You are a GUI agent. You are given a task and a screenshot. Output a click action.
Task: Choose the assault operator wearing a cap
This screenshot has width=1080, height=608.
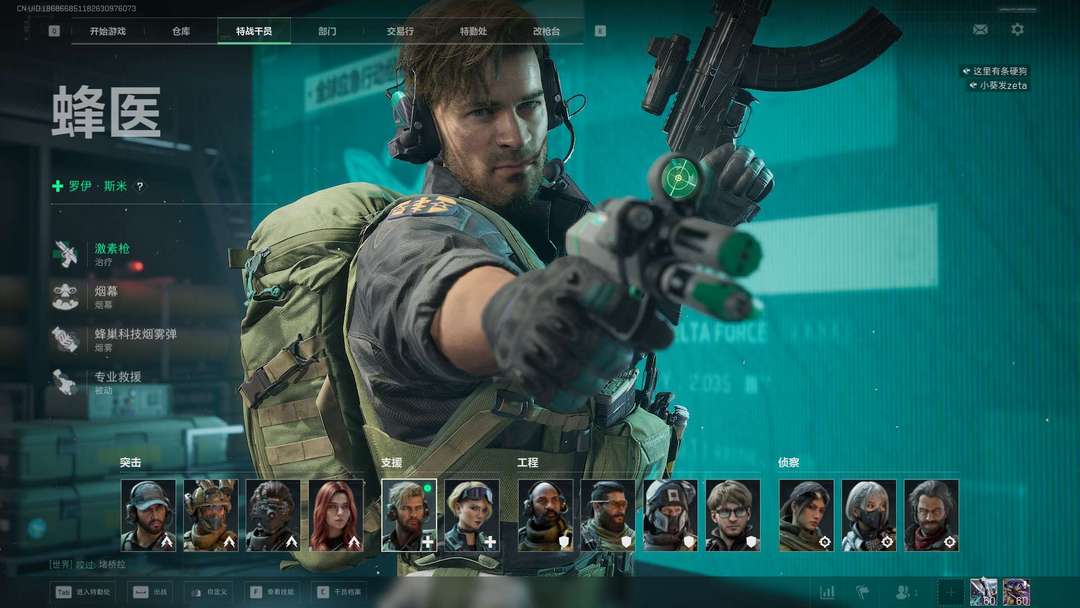pos(148,515)
